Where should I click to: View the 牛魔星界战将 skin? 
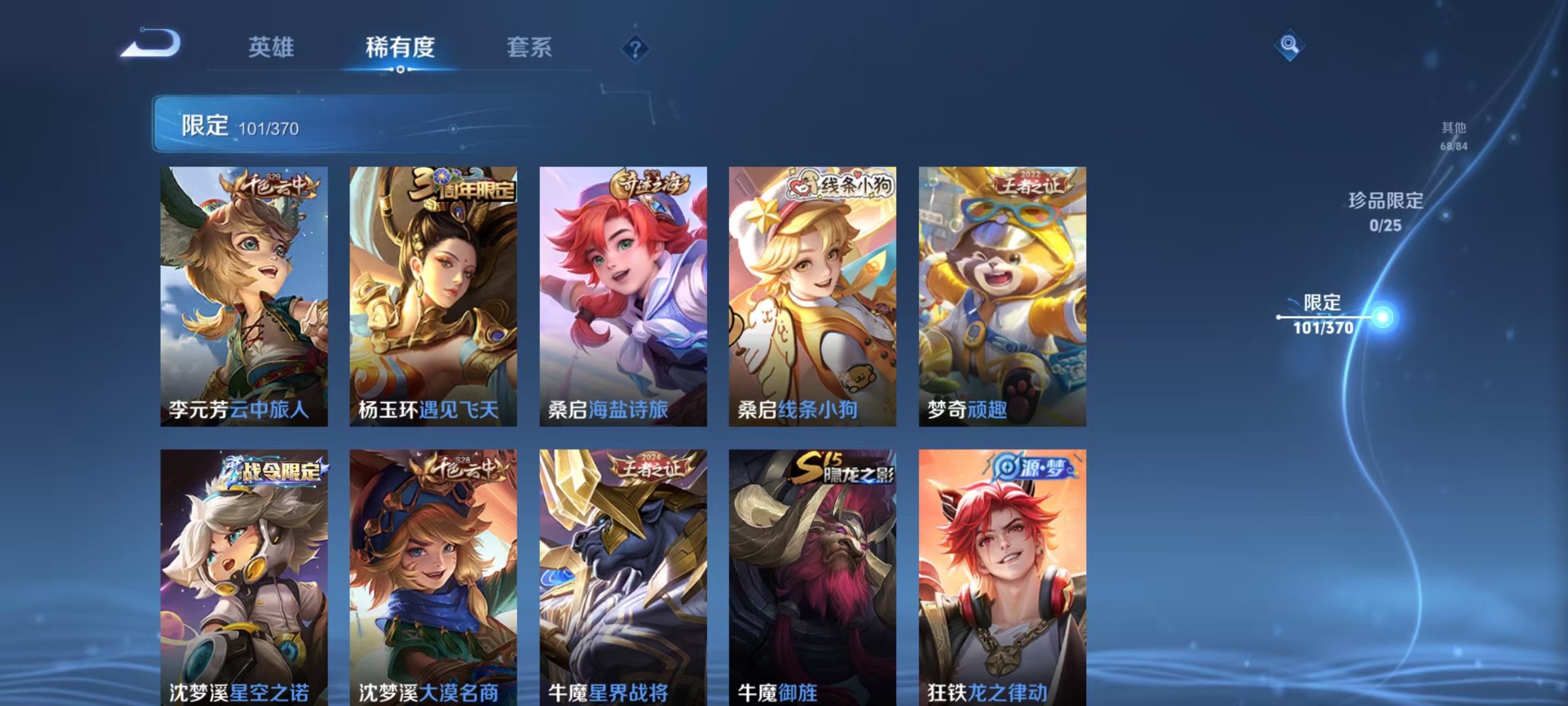(x=624, y=579)
